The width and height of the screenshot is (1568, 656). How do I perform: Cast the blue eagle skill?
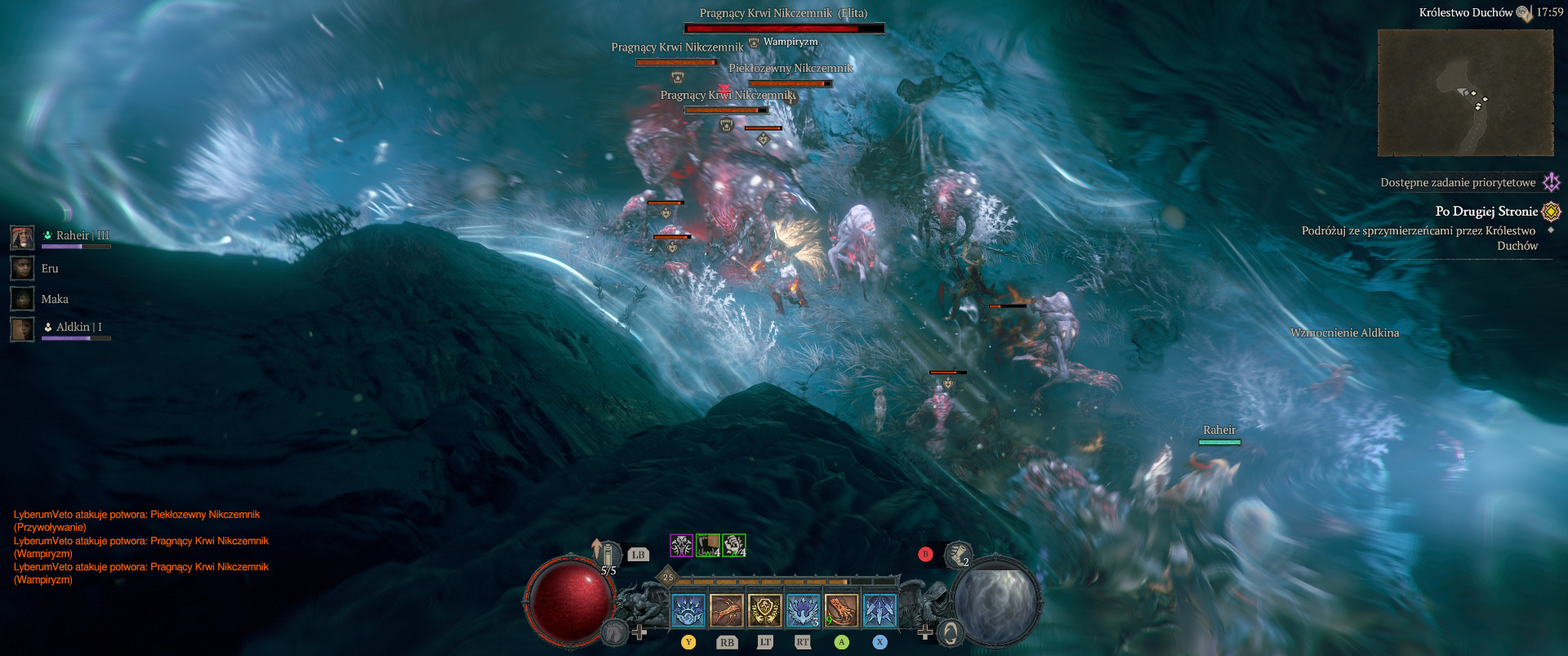click(803, 611)
